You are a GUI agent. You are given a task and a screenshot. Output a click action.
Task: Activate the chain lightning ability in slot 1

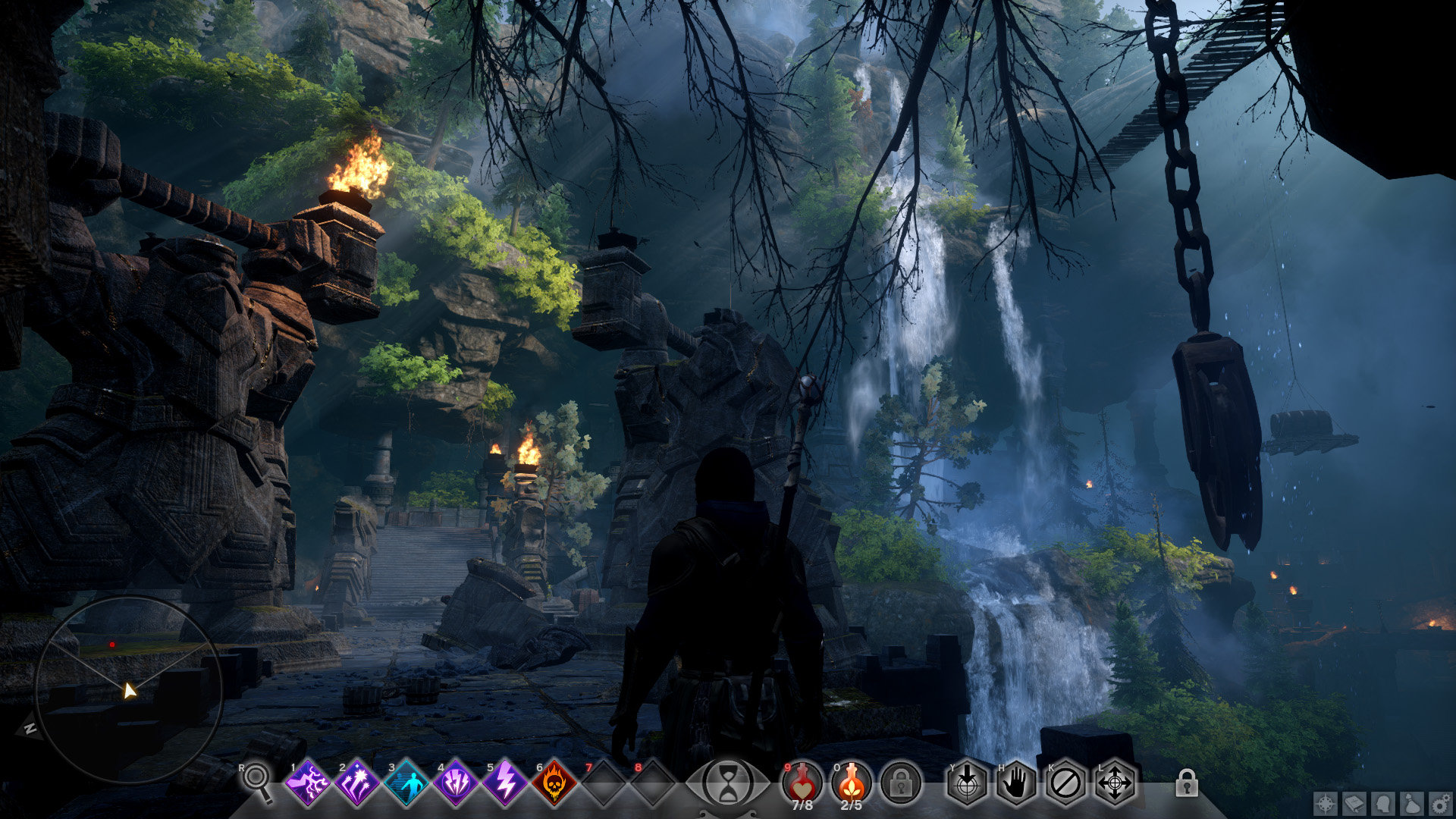pyautogui.click(x=307, y=783)
